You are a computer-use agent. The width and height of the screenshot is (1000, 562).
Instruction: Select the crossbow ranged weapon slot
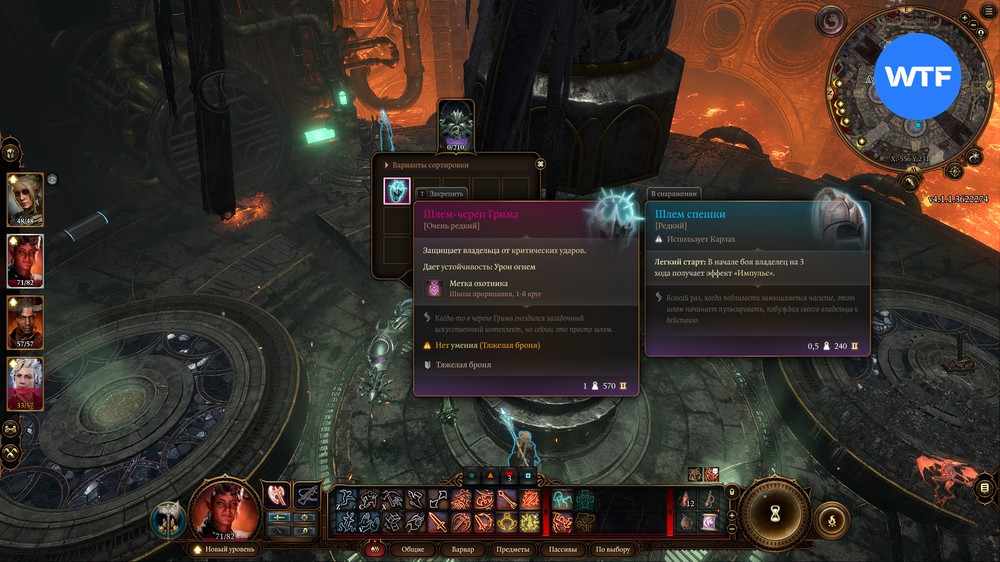[x=307, y=495]
